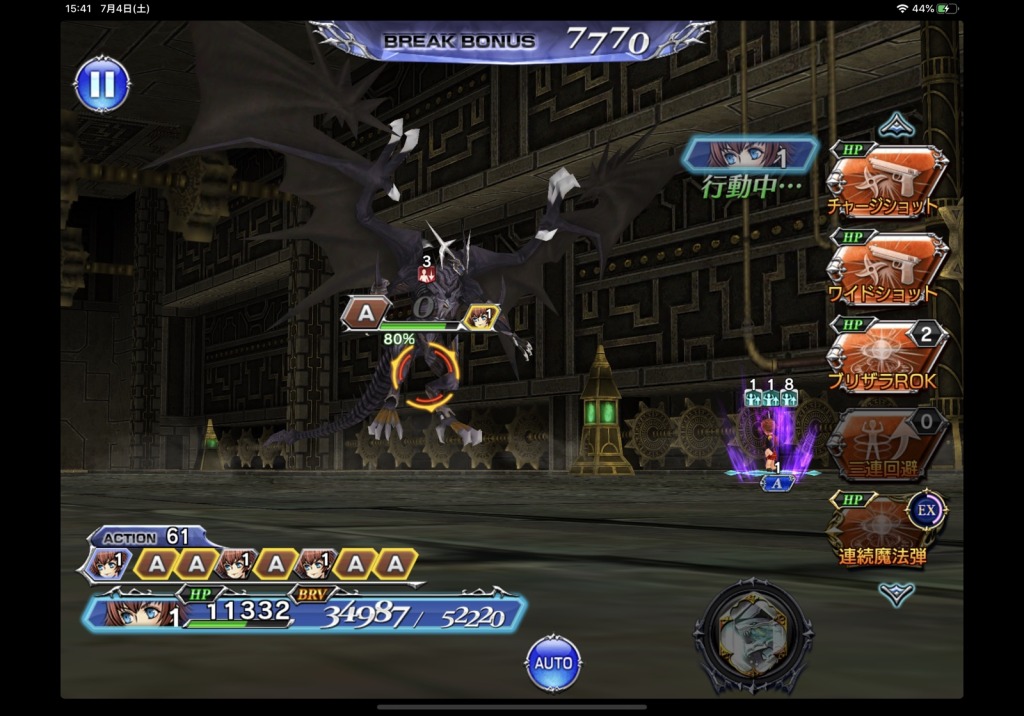Open the summon emblem at bottom right
This screenshot has width=1024, height=716.
point(753,637)
